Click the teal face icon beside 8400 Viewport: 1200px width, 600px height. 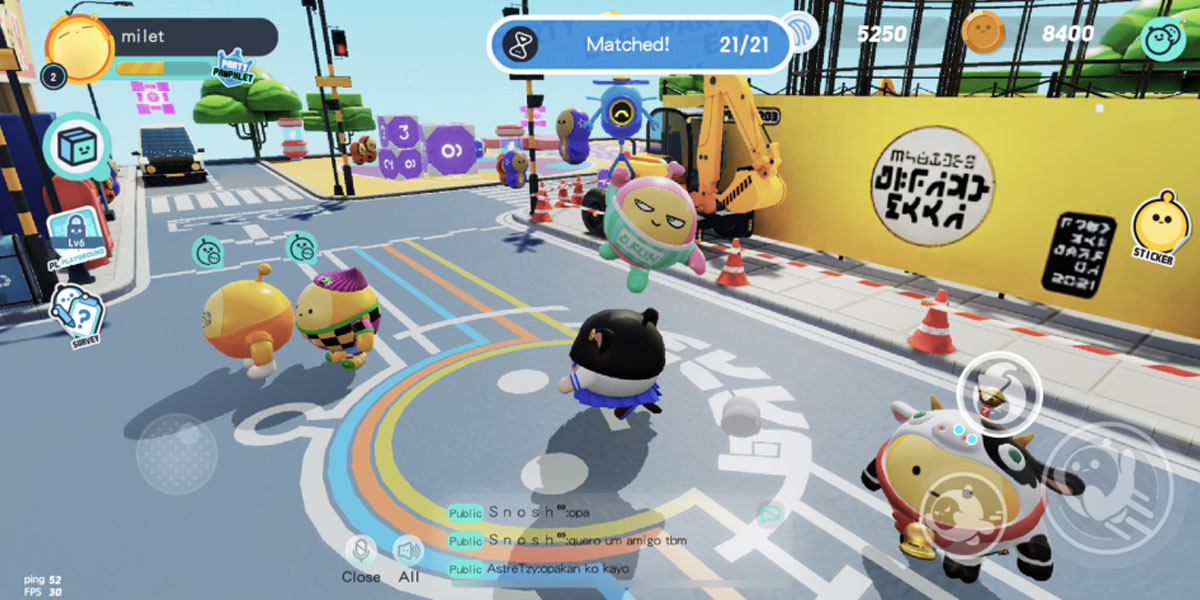pyautogui.click(x=1163, y=37)
